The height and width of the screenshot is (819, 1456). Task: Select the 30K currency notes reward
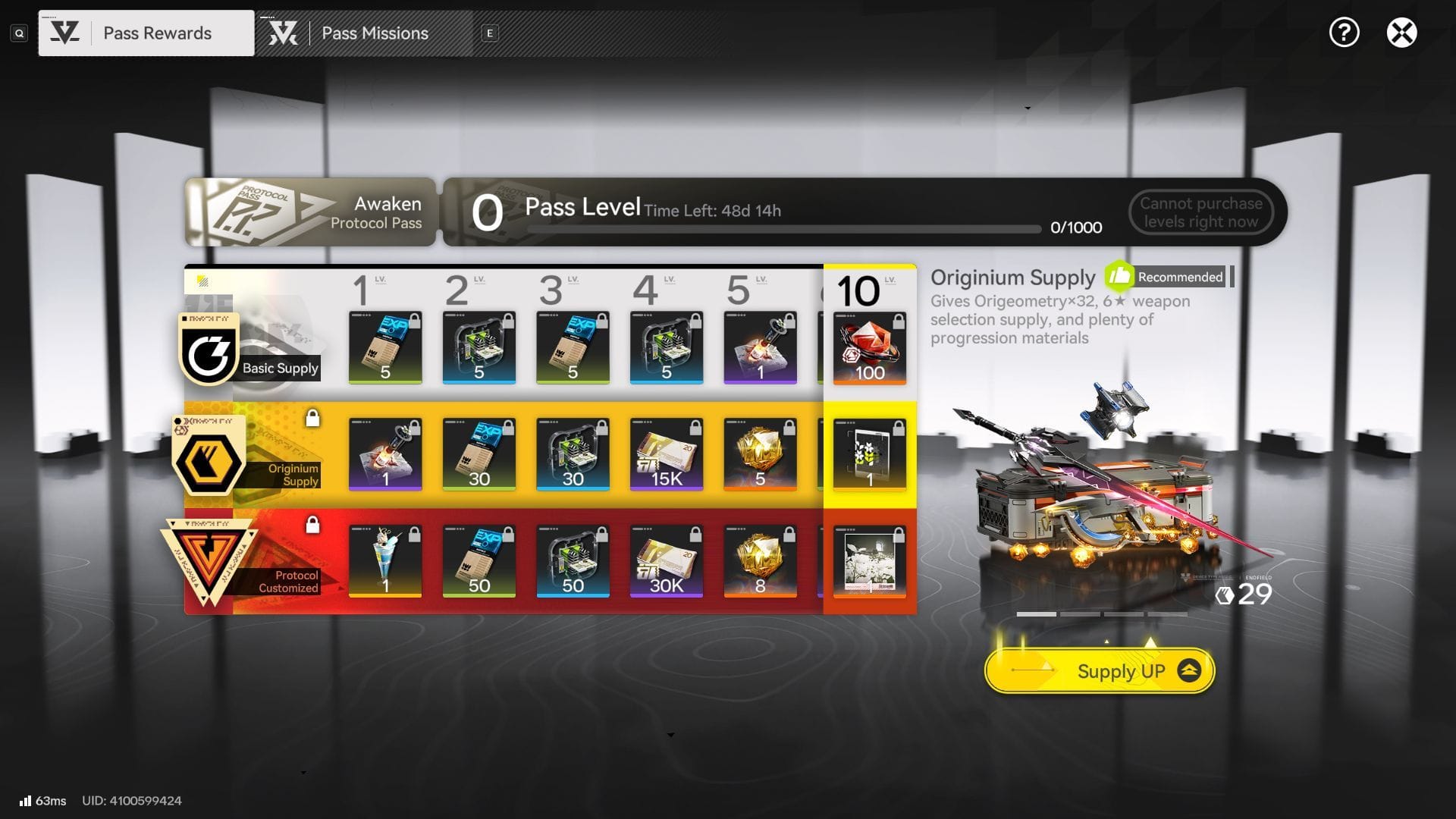coord(666,562)
